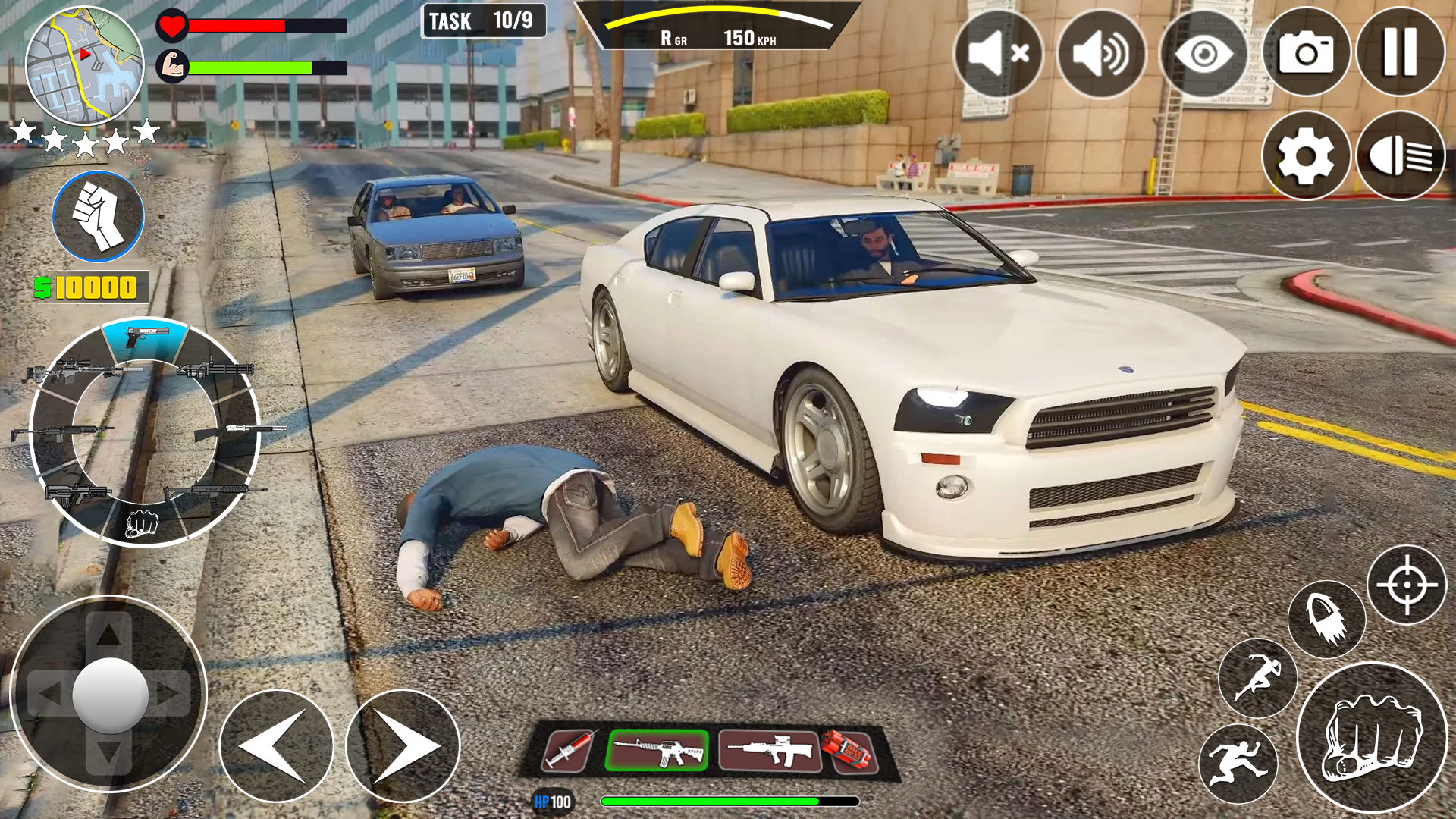Toggle the vehicle headlights icon
1456x819 pixels.
click(1401, 155)
